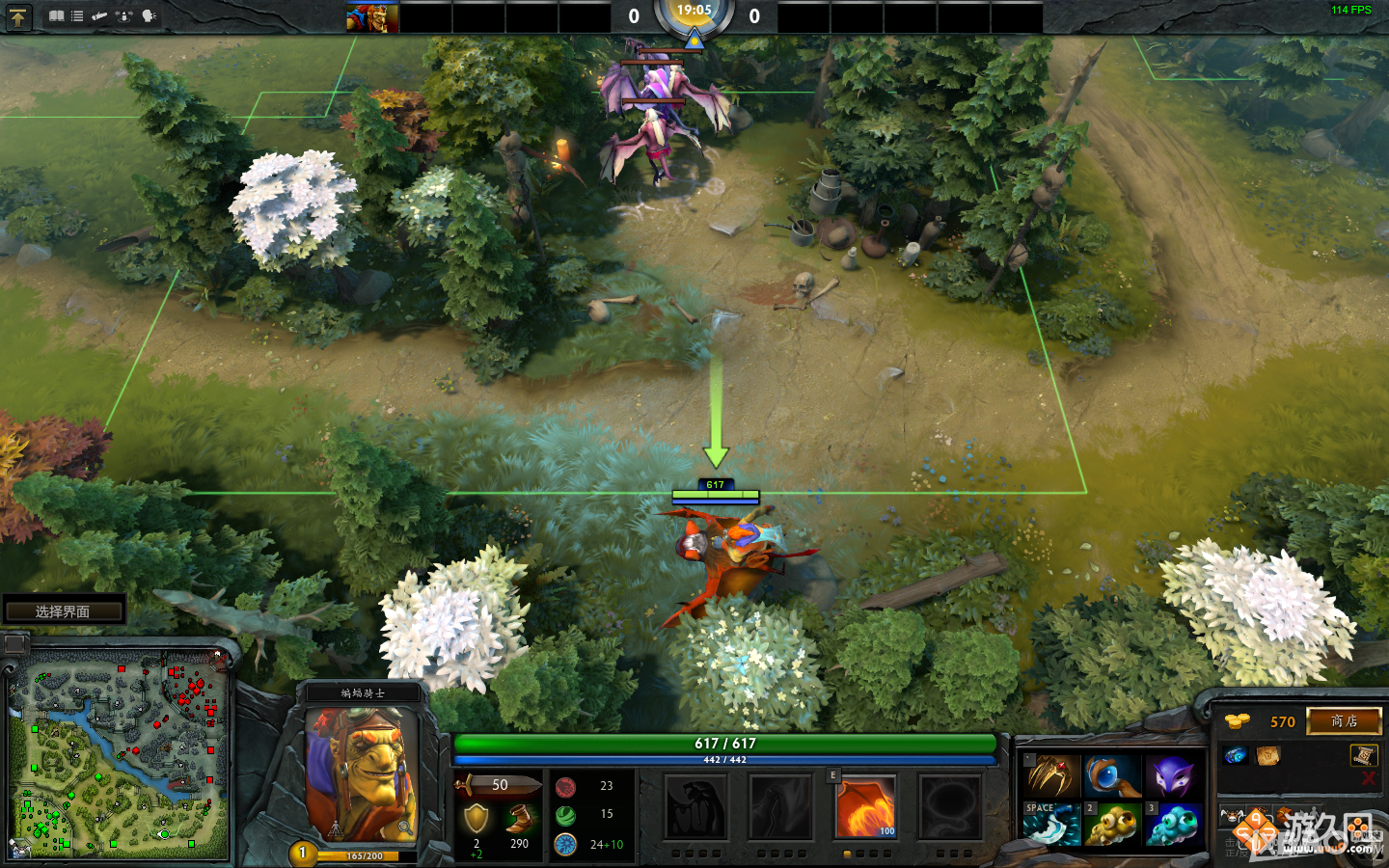This screenshot has height=868, width=1389.
Task: Toggle the courier speed boost icon in toolbar
Action: (124, 16)
